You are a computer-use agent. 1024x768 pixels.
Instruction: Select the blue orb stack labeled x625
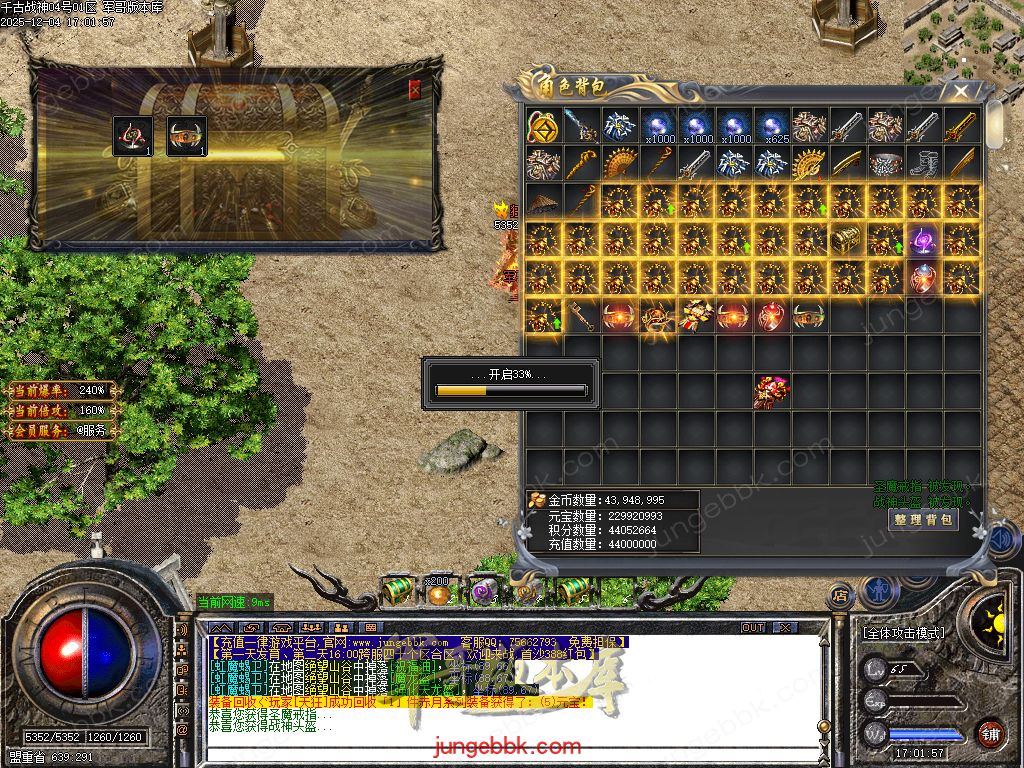click(771, 126)
